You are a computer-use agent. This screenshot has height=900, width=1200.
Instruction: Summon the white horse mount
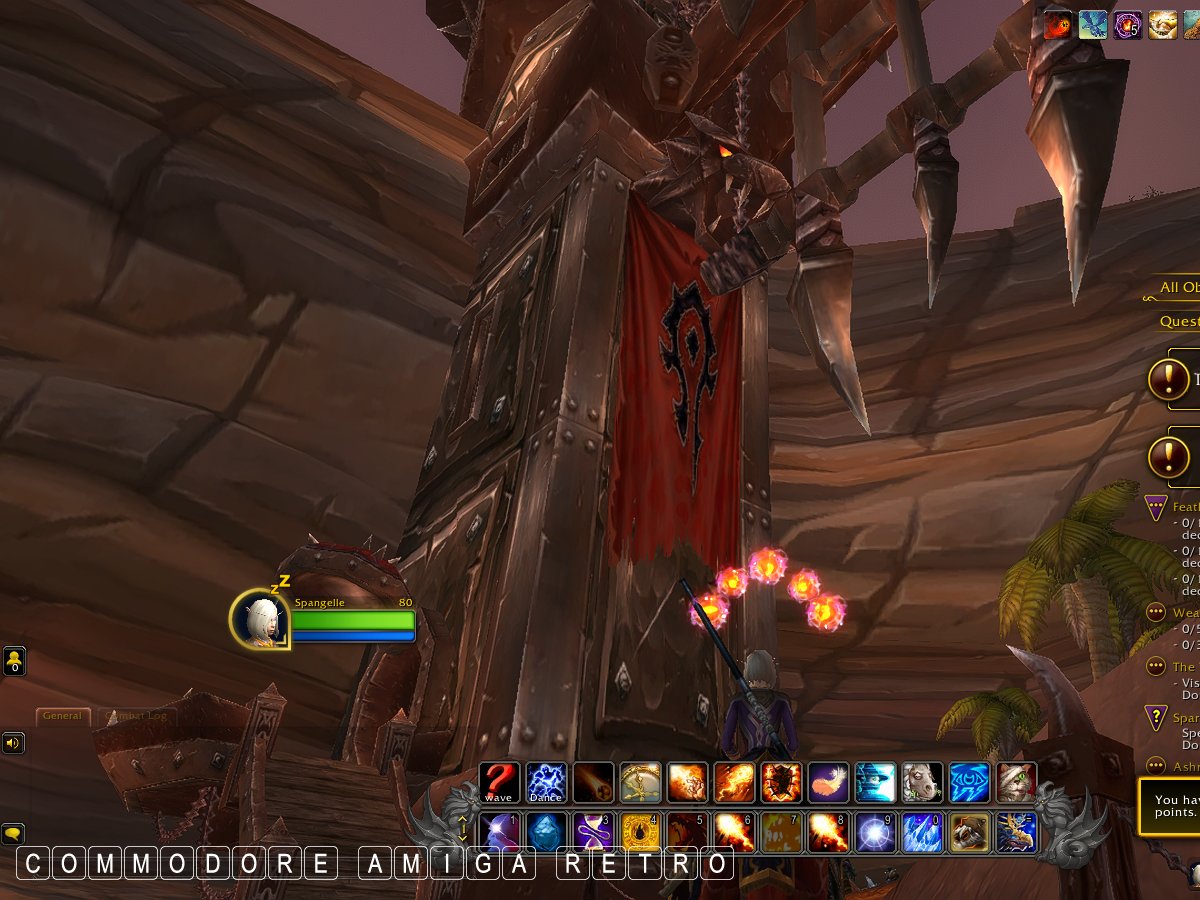(921, 782)
